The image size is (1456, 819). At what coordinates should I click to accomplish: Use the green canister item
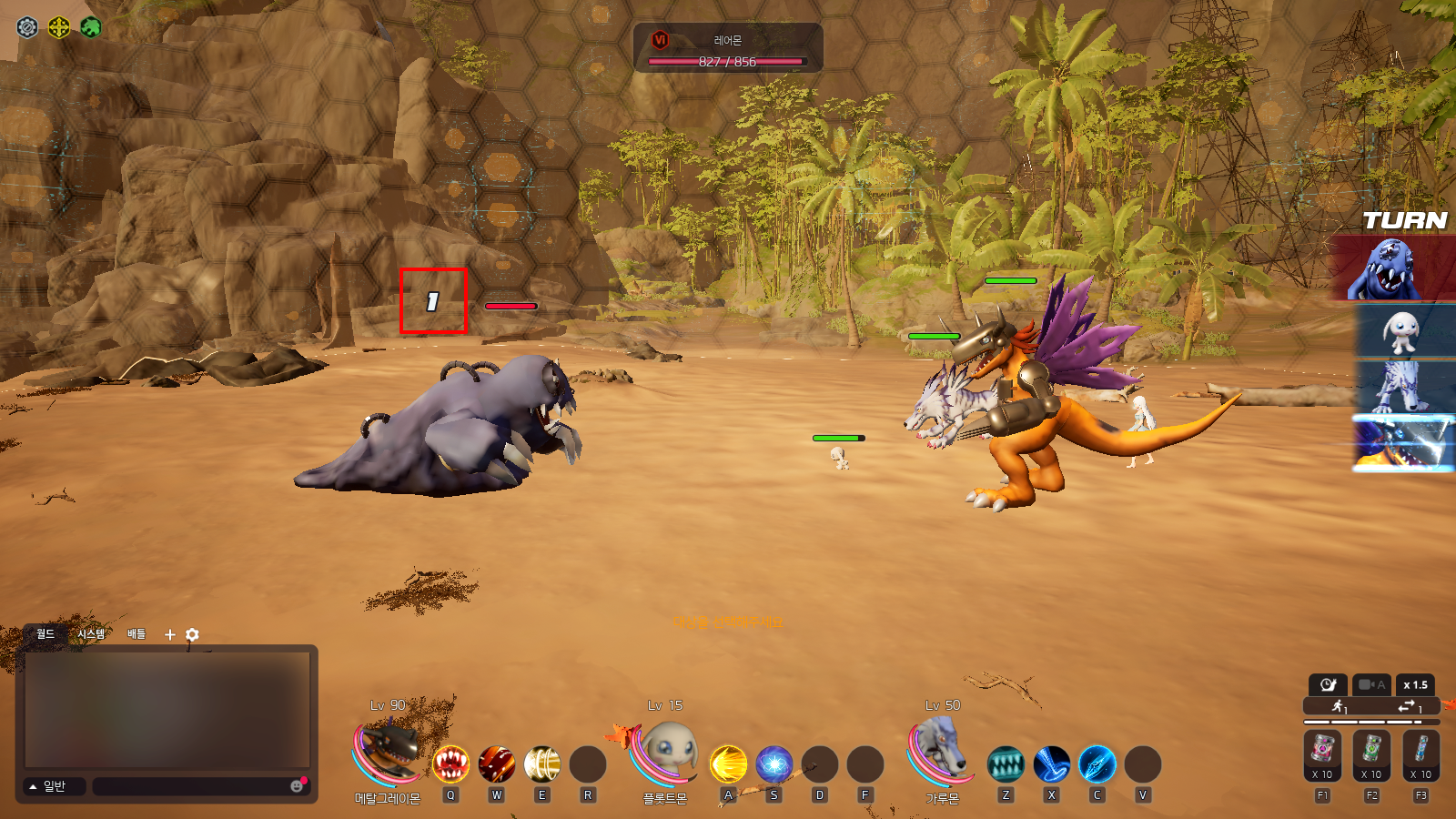click(1371, 753)
